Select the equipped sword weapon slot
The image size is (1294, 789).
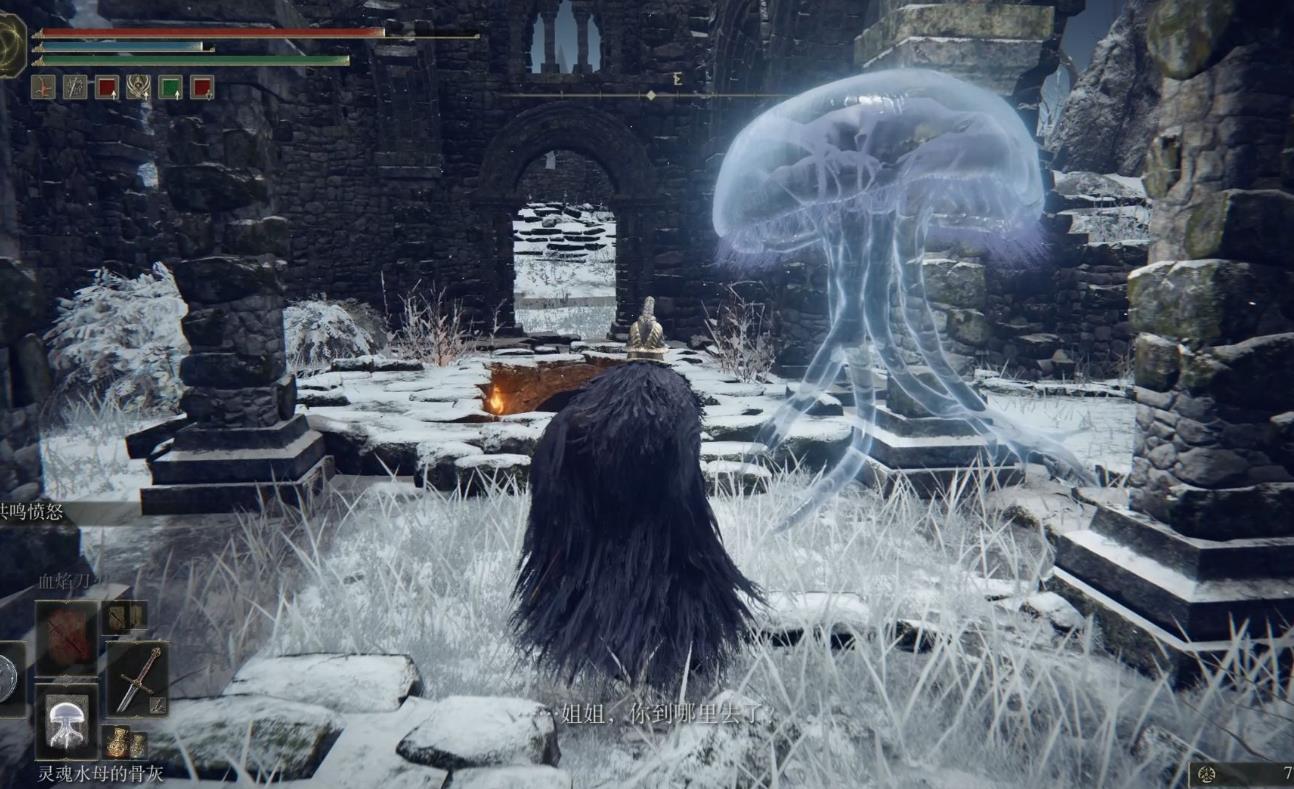point(137,678)
